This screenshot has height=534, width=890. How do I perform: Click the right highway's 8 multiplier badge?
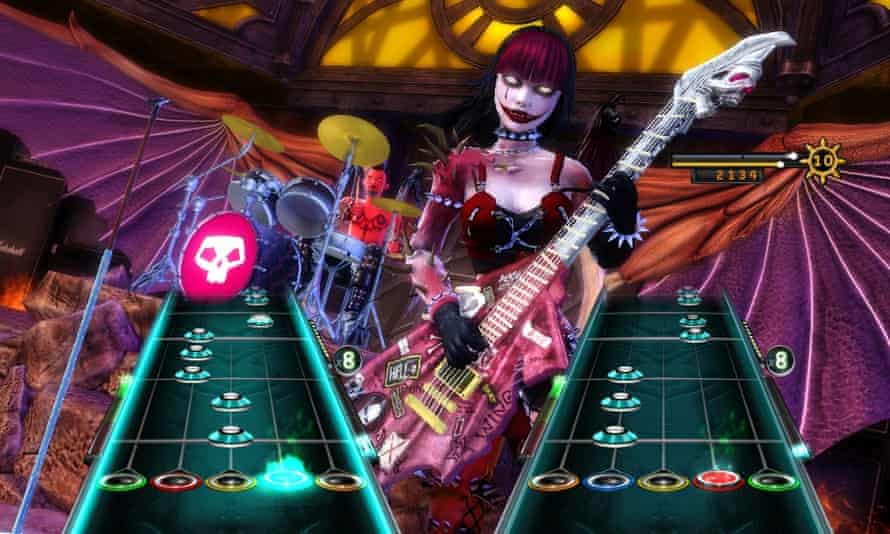[779, 357]
